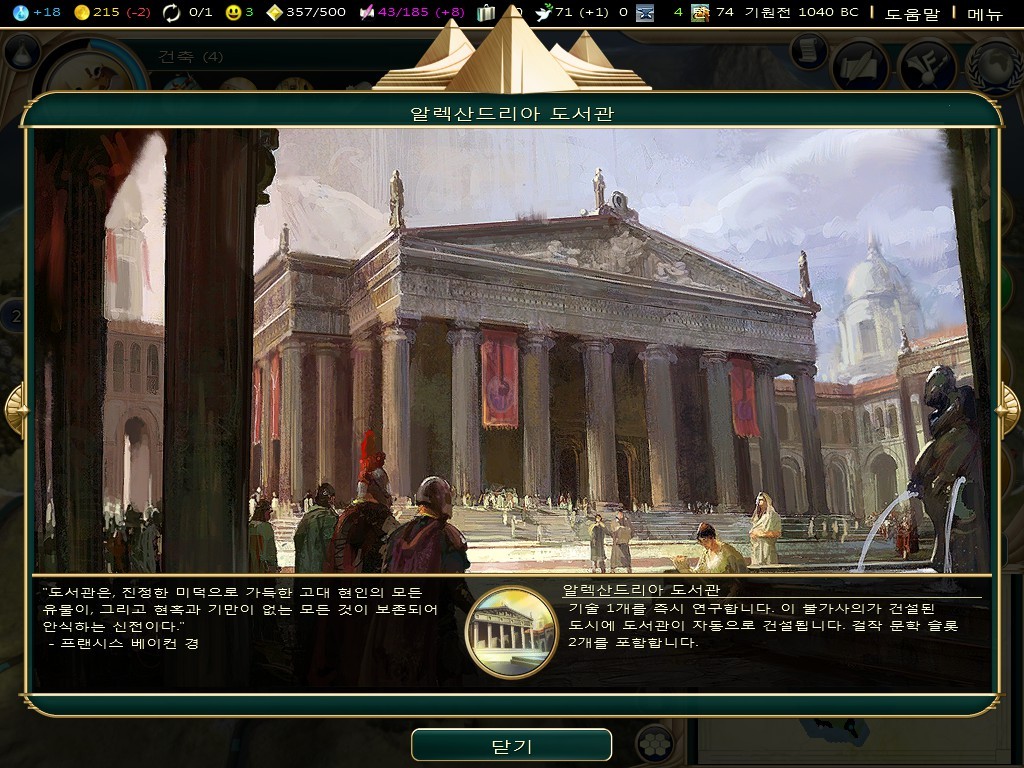Open the globe diplomacy overview icon
The width and height of the screenshot is (1024, 768).
(x=994, y=64)
